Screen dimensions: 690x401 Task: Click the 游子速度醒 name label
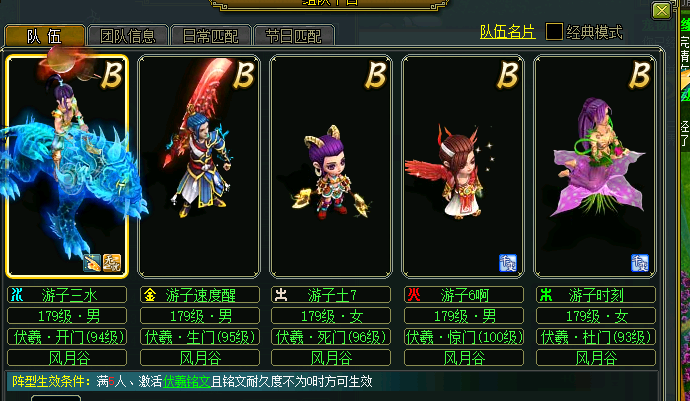pyautogui.click(x=198, y=295)
